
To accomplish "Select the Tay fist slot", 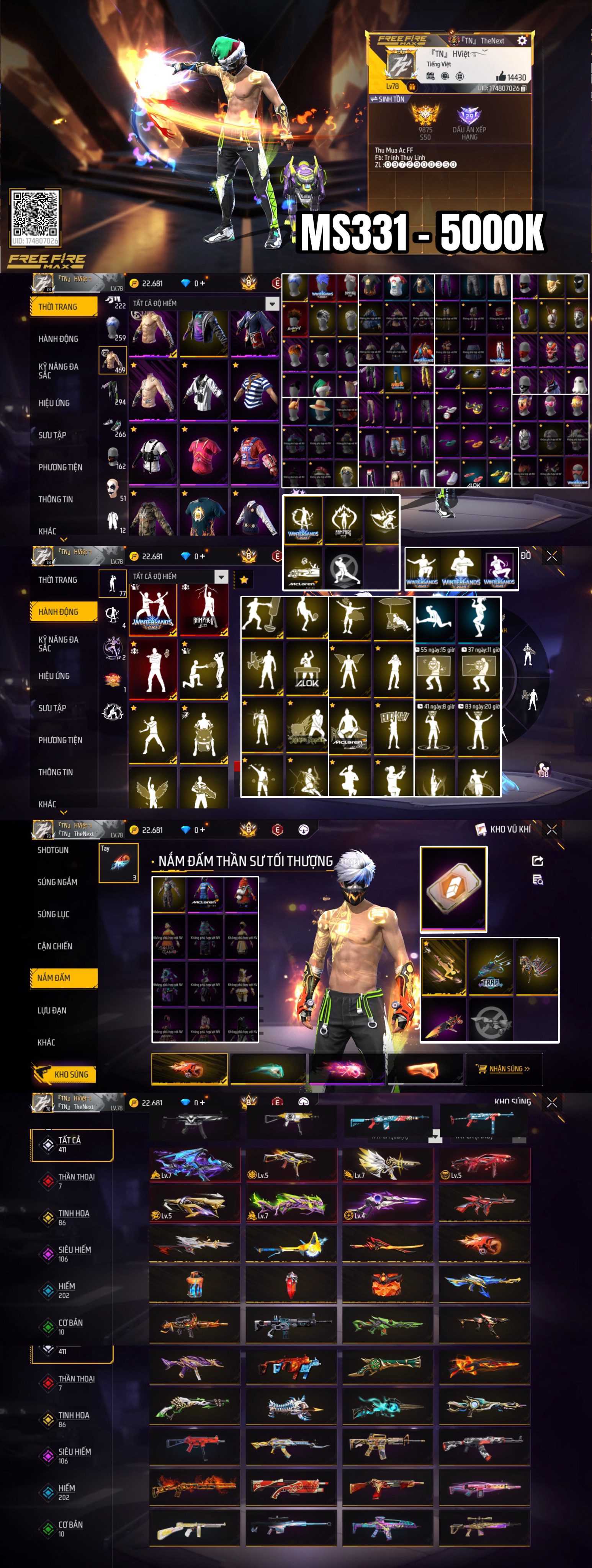I will pyautogui.click(x=119, y=862).
